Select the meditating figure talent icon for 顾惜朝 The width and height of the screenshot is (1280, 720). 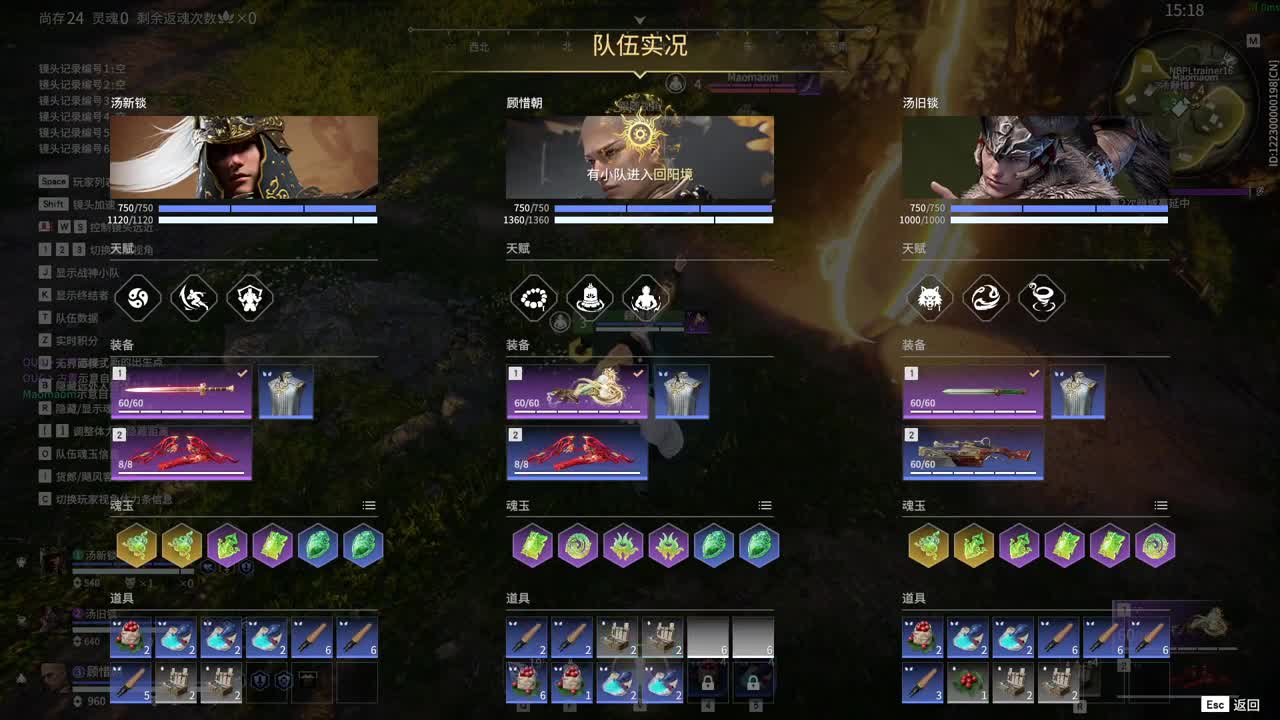[x=645, y=298]
